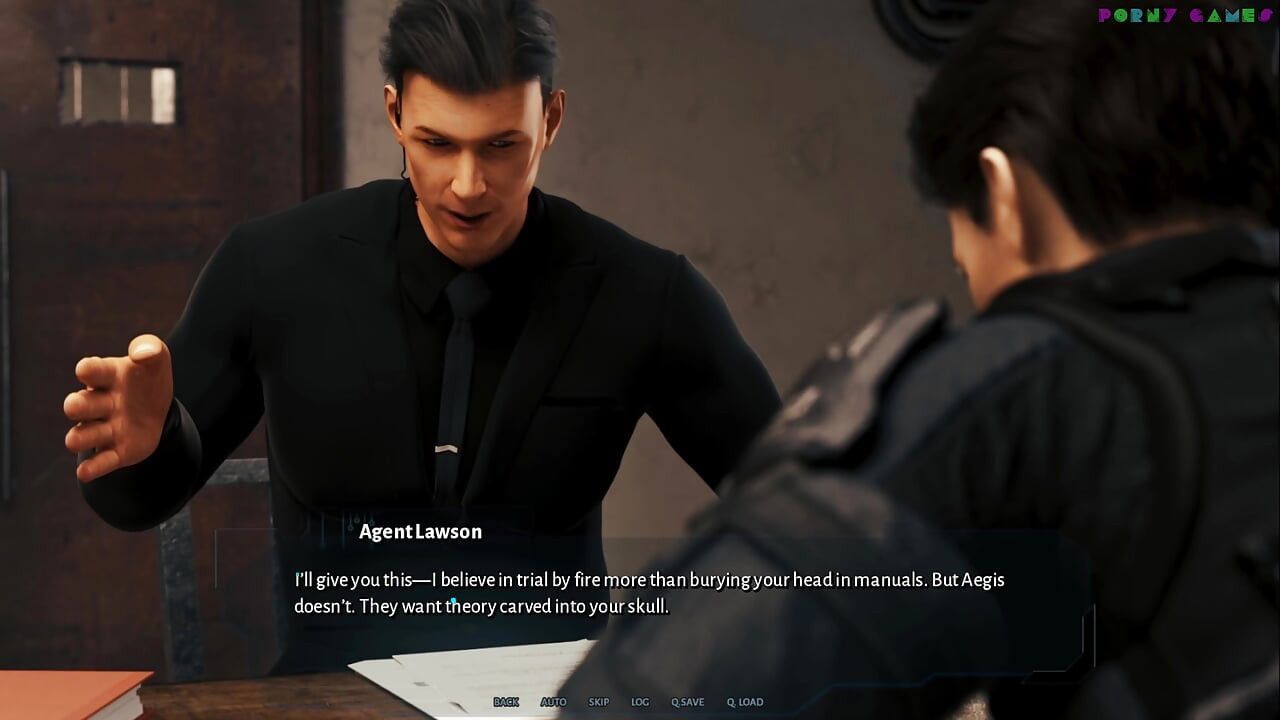Quick save with Q.Save
Viewport: 1280px width, 720px height.
click(x=687, y=702)
